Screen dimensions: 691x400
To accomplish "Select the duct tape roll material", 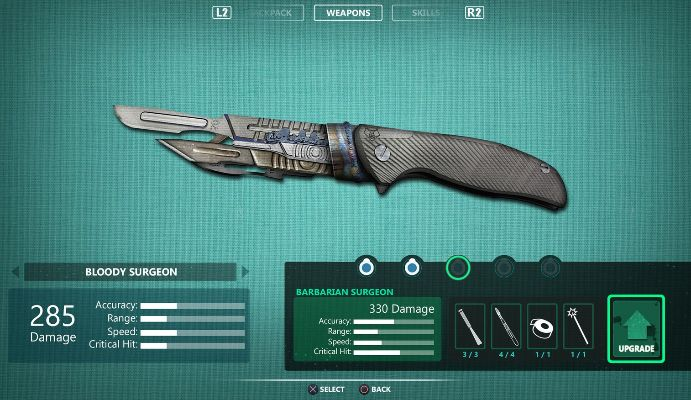I will [x=542, y=327].
